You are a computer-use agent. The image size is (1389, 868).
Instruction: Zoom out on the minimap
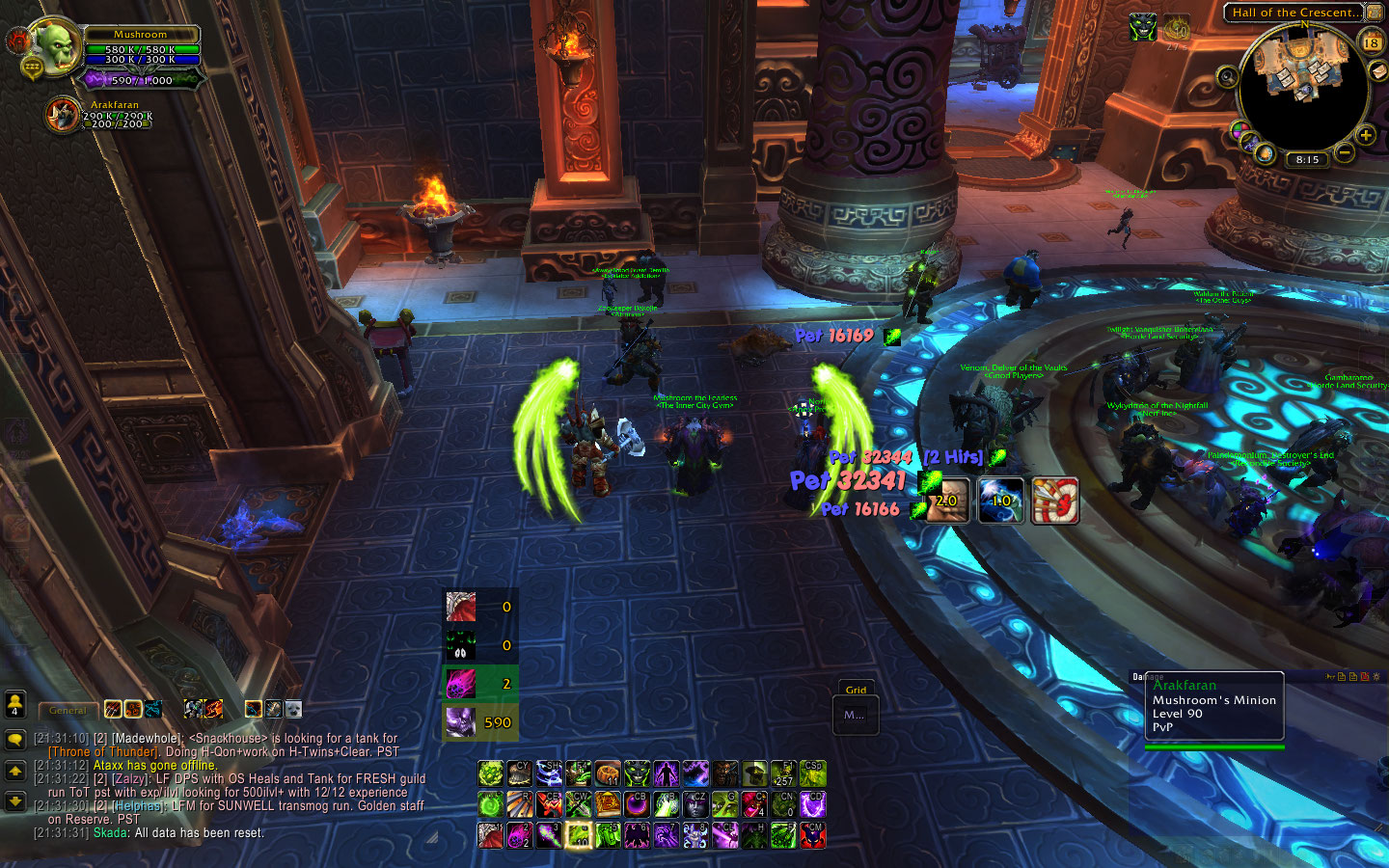[1344, 152]
